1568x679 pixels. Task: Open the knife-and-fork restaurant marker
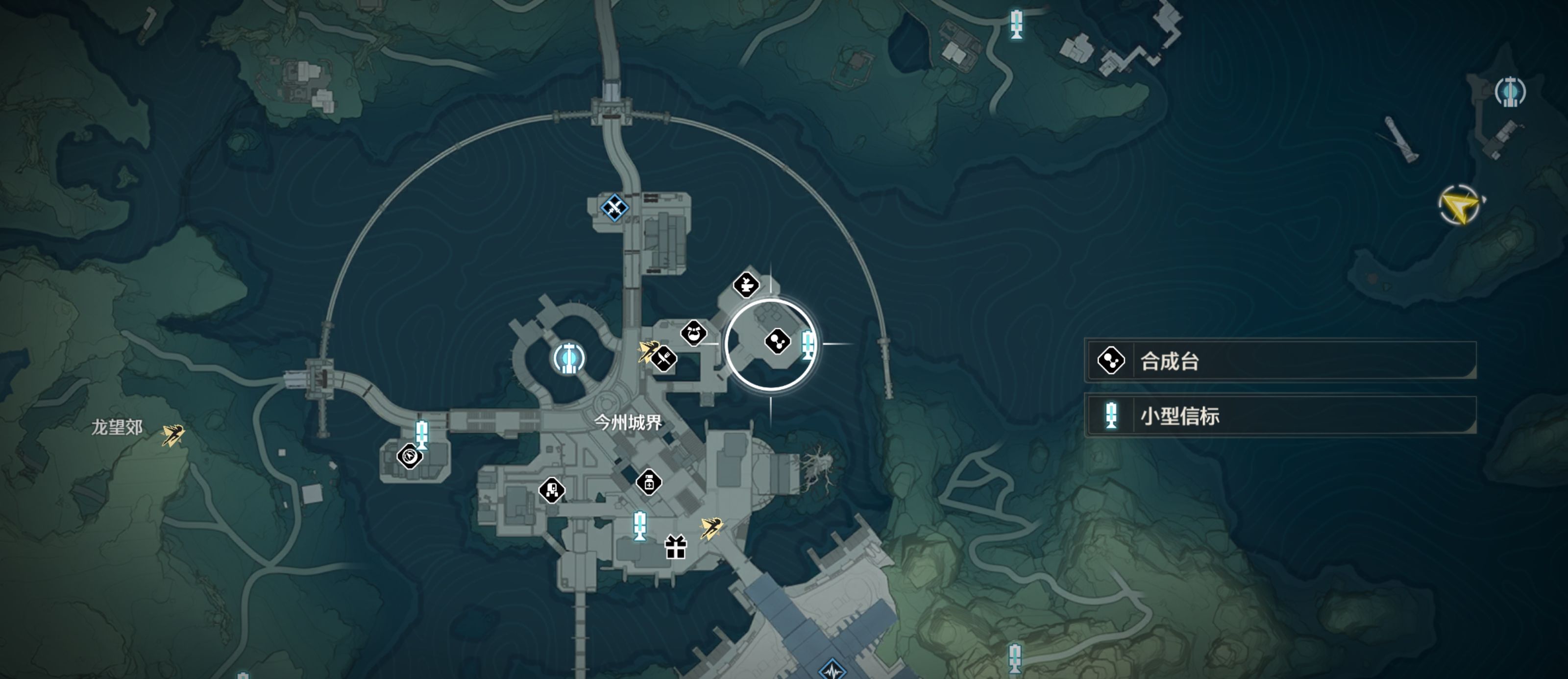[x=663, y=359]
